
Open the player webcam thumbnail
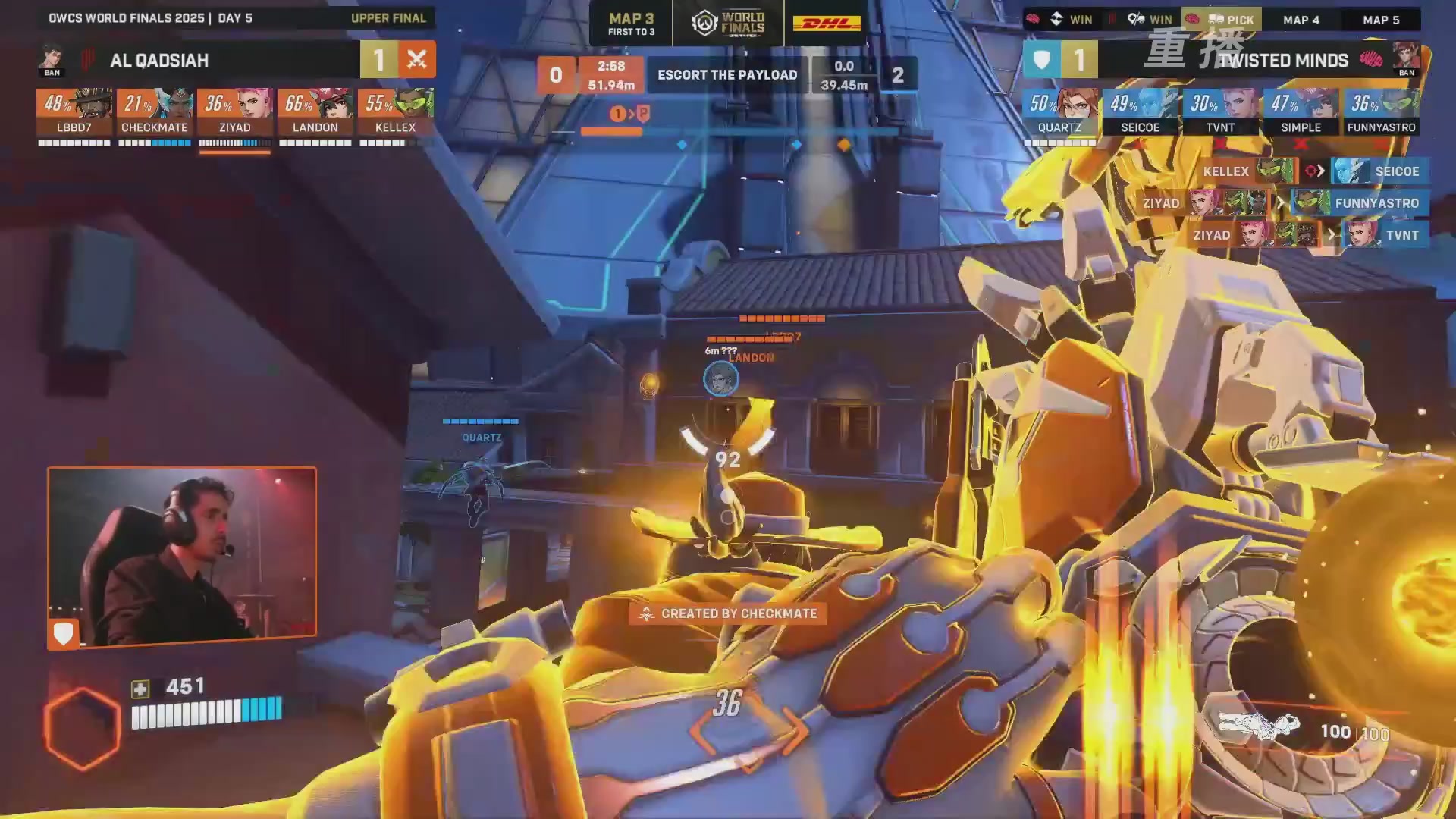coord(182,557)
